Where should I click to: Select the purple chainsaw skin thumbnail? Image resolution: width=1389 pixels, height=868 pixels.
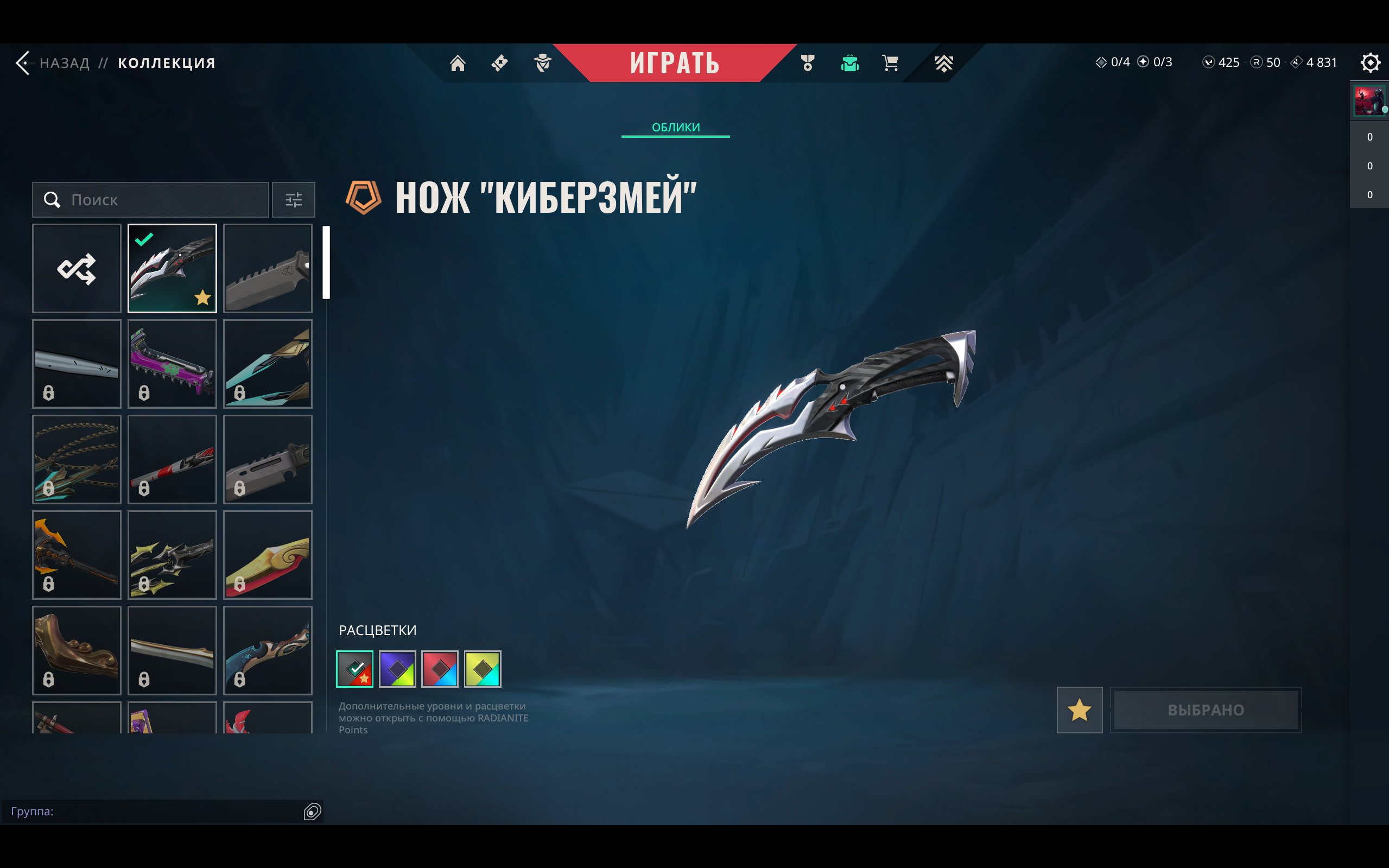click(172, 363)
